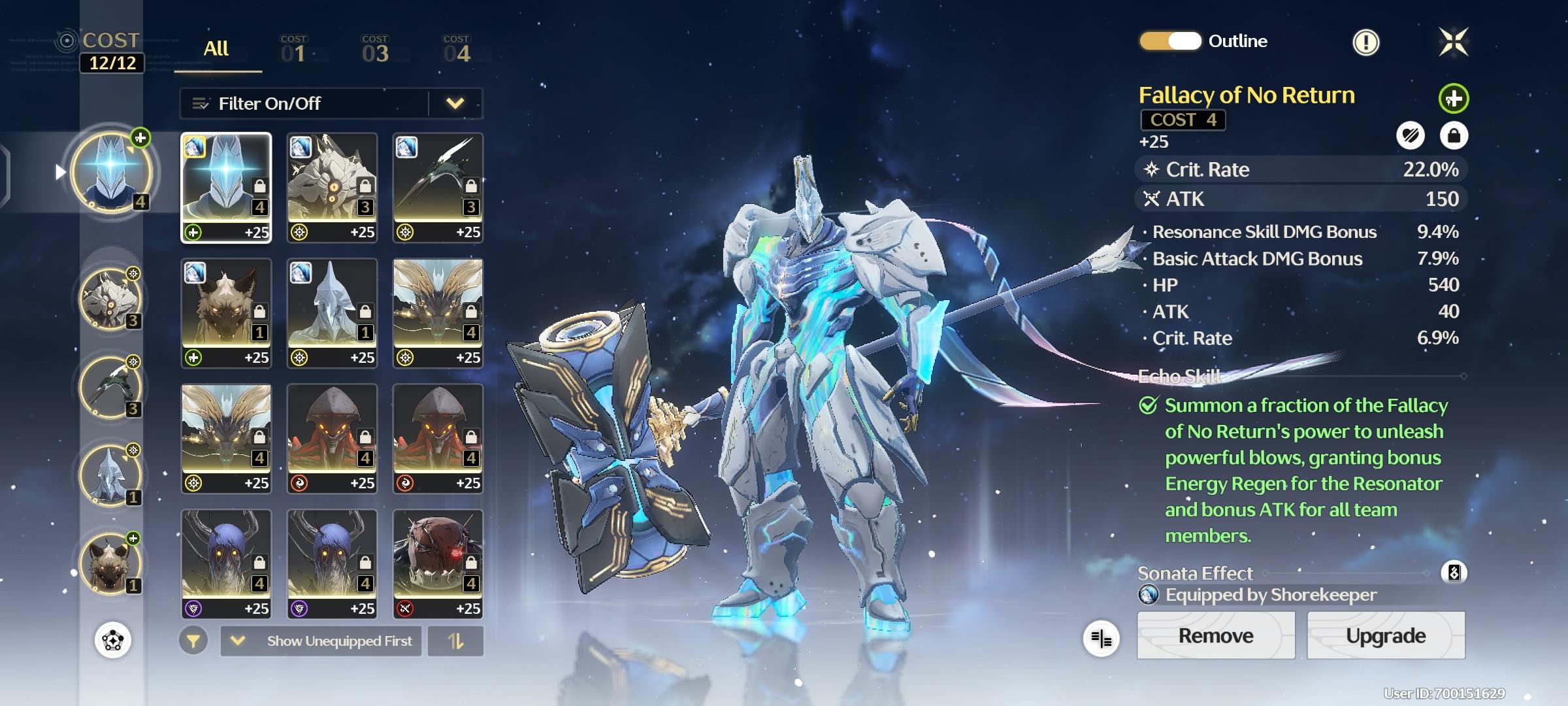Click the yellow funnel filter button
Image resolution: width=1568 pixels, height=706 pixels.
click(193, 641)
